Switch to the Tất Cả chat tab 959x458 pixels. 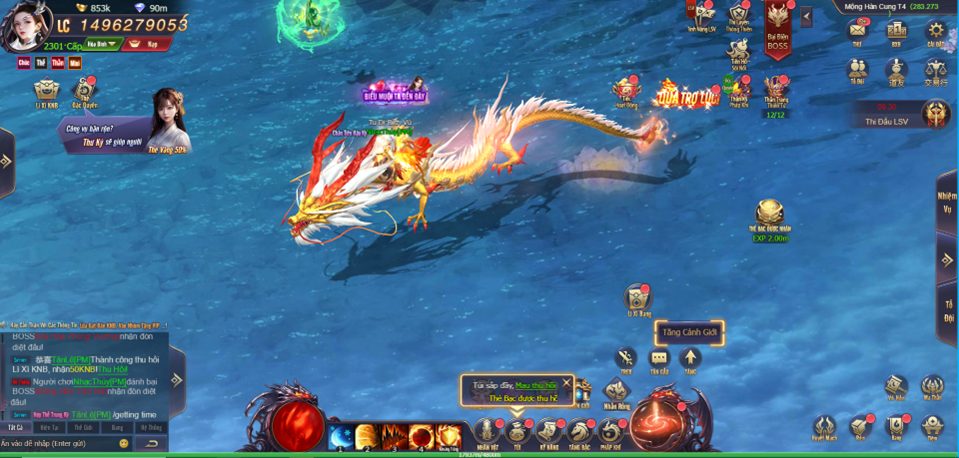coord(14,427)
